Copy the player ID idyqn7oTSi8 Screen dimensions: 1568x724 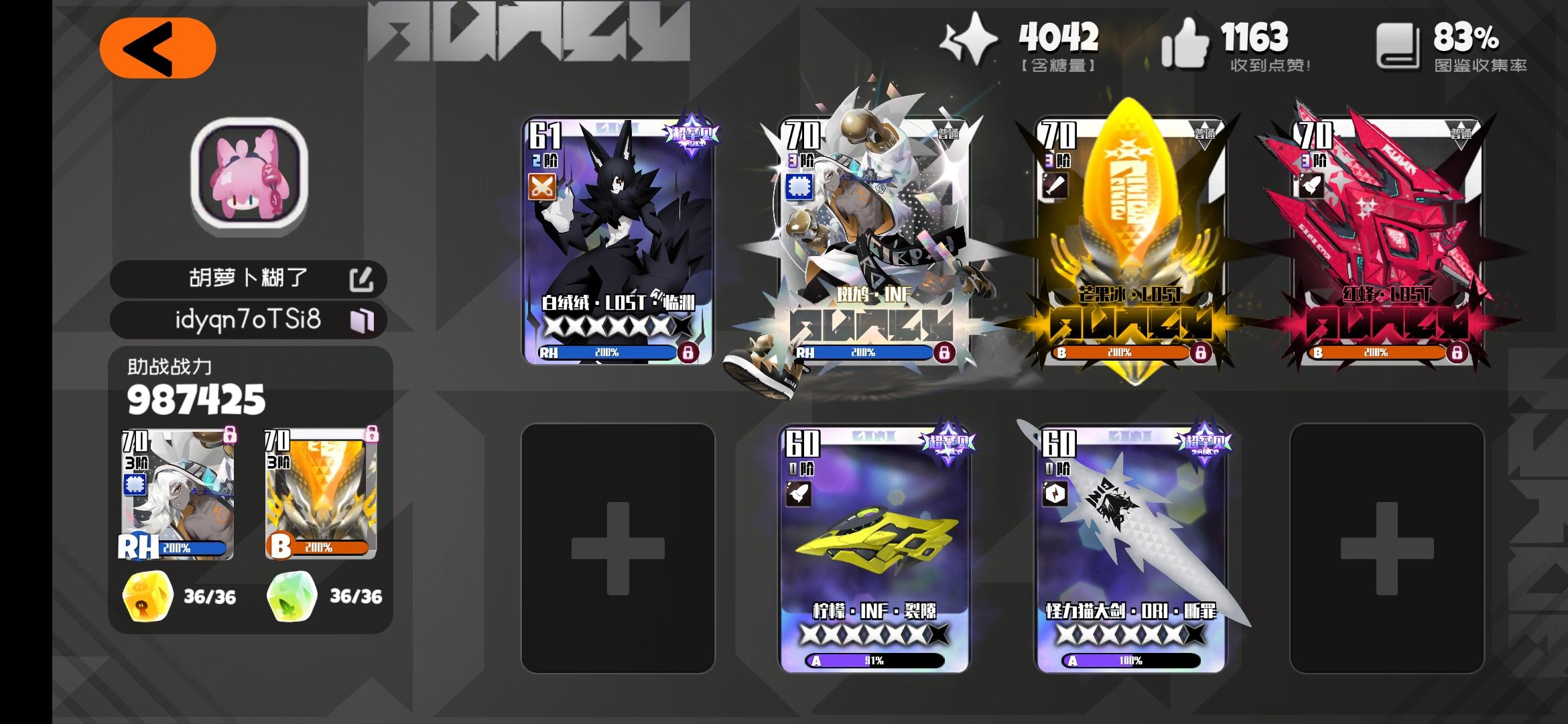point(362,320)
